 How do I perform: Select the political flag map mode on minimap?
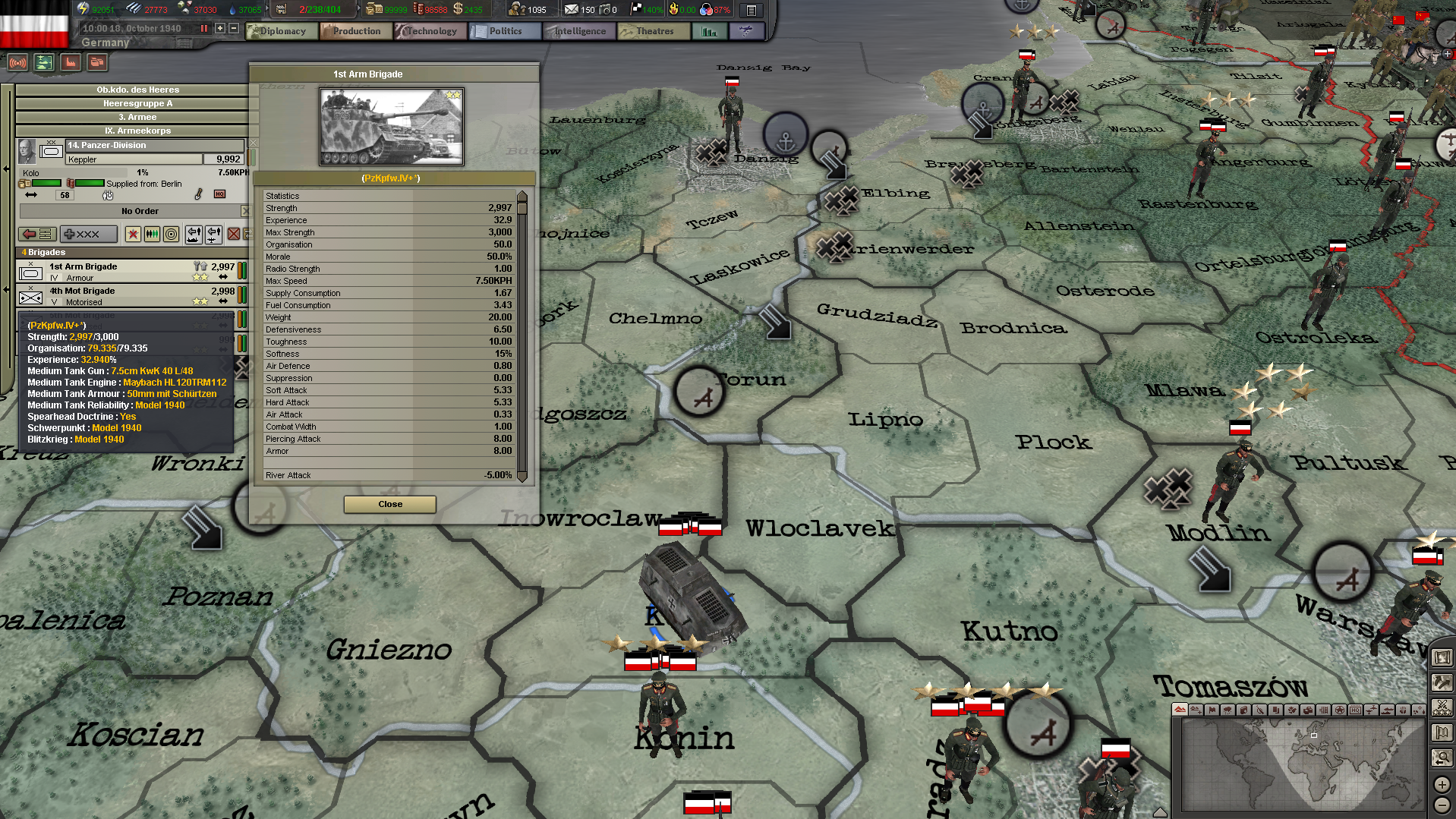[1212, 710]
